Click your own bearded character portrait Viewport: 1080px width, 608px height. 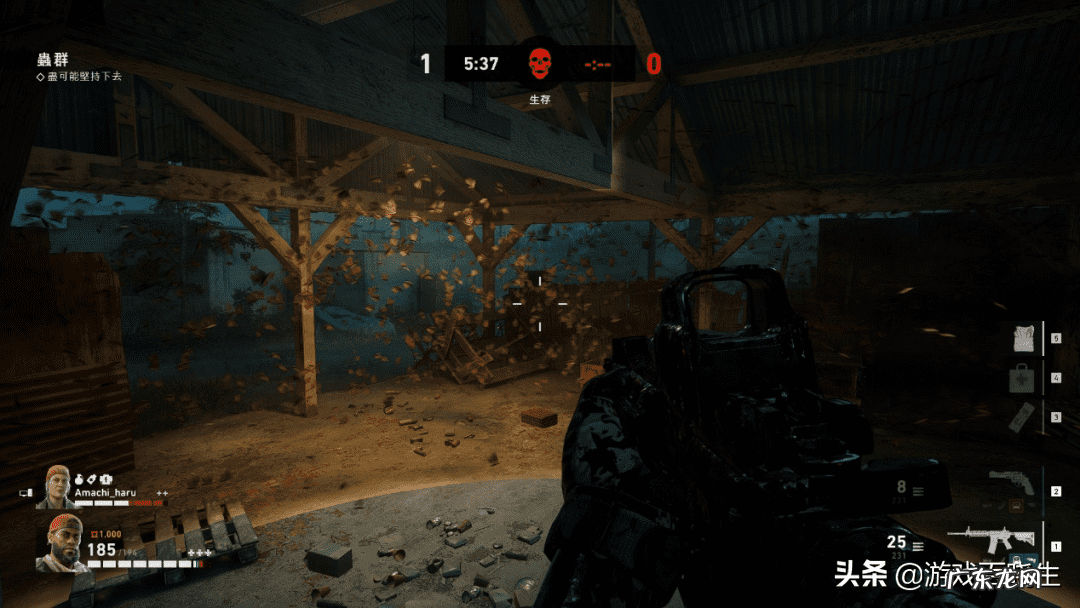pos(60,545)
